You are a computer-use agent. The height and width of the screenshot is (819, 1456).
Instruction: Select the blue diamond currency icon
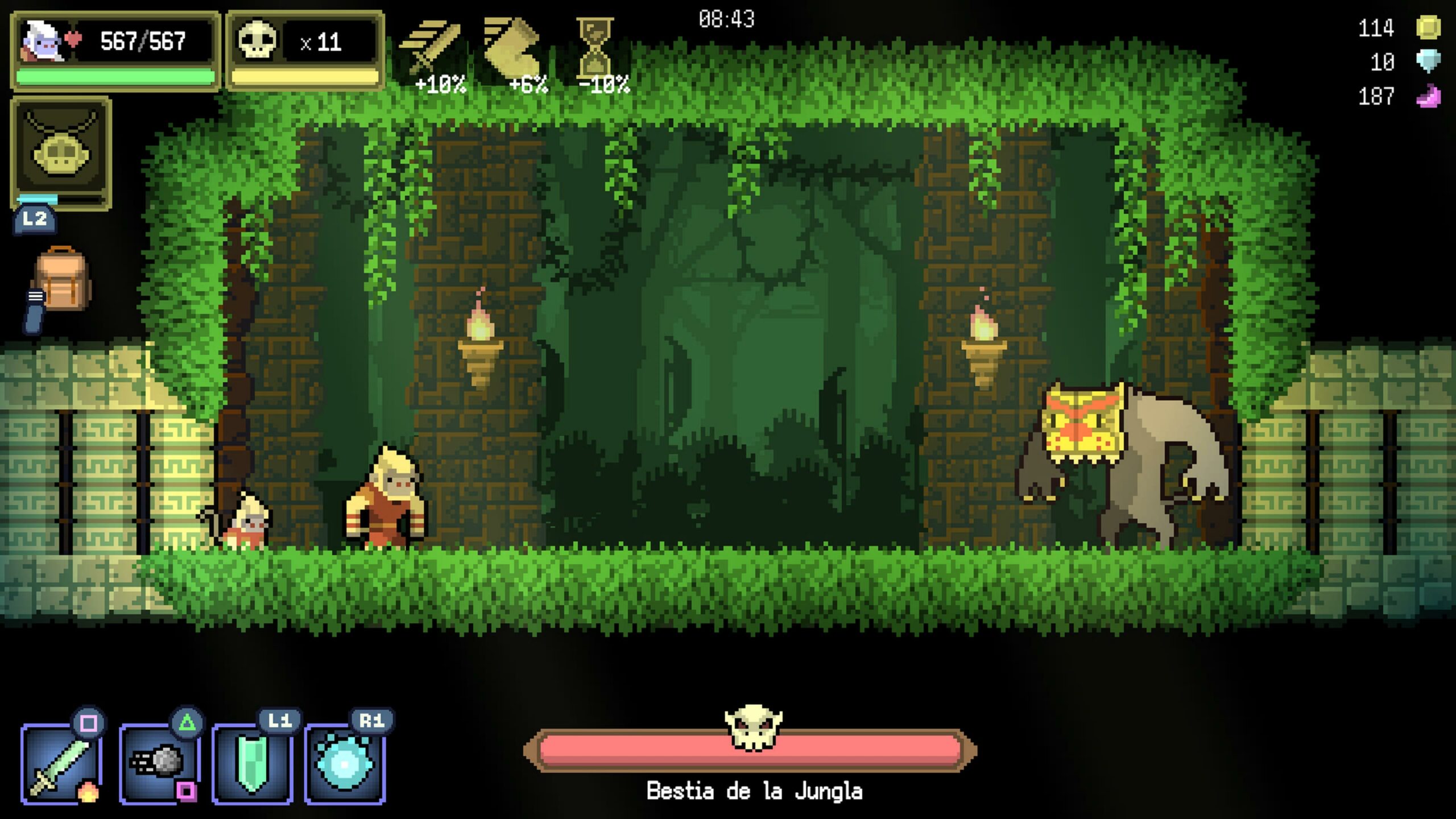tap(1428, 61)
